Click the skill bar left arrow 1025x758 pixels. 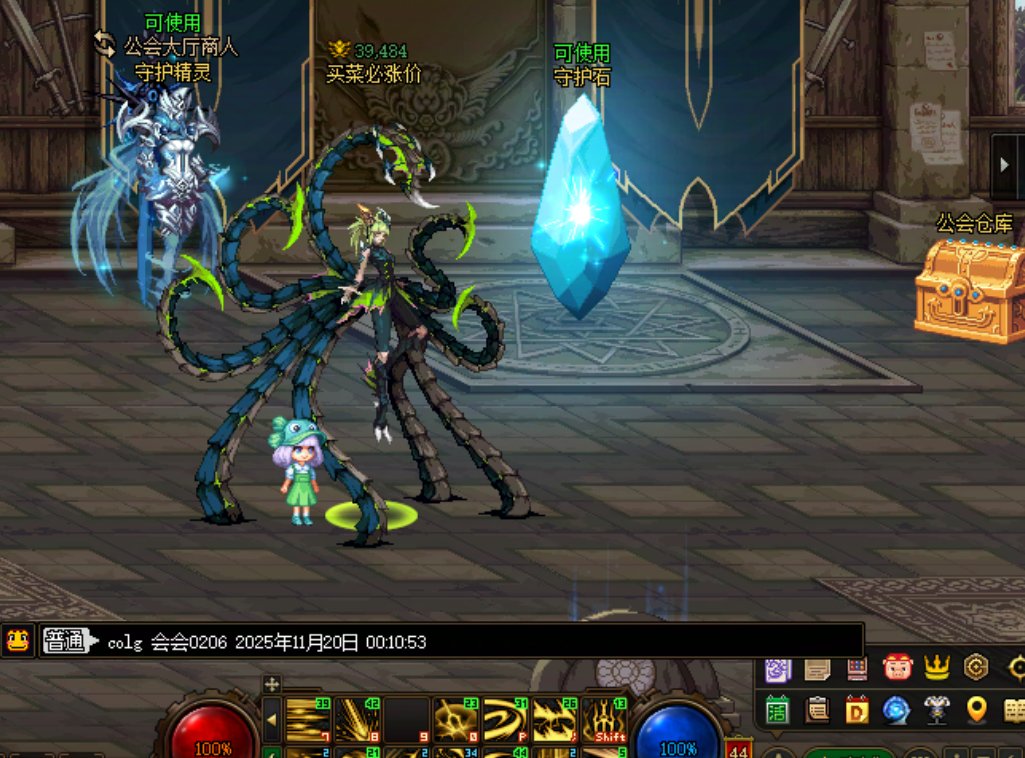[271, 719]
